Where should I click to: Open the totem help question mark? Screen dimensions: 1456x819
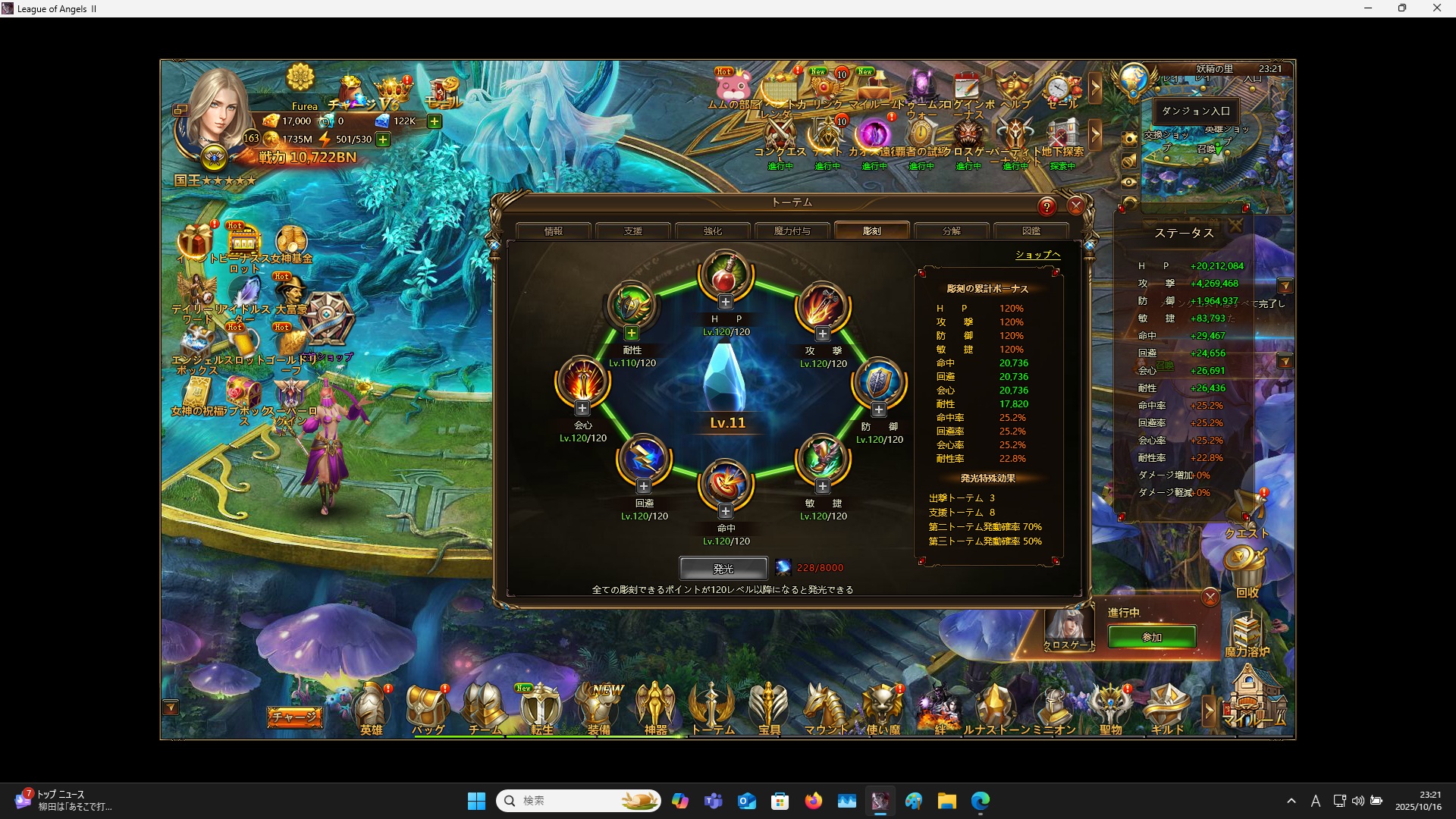1046,206
